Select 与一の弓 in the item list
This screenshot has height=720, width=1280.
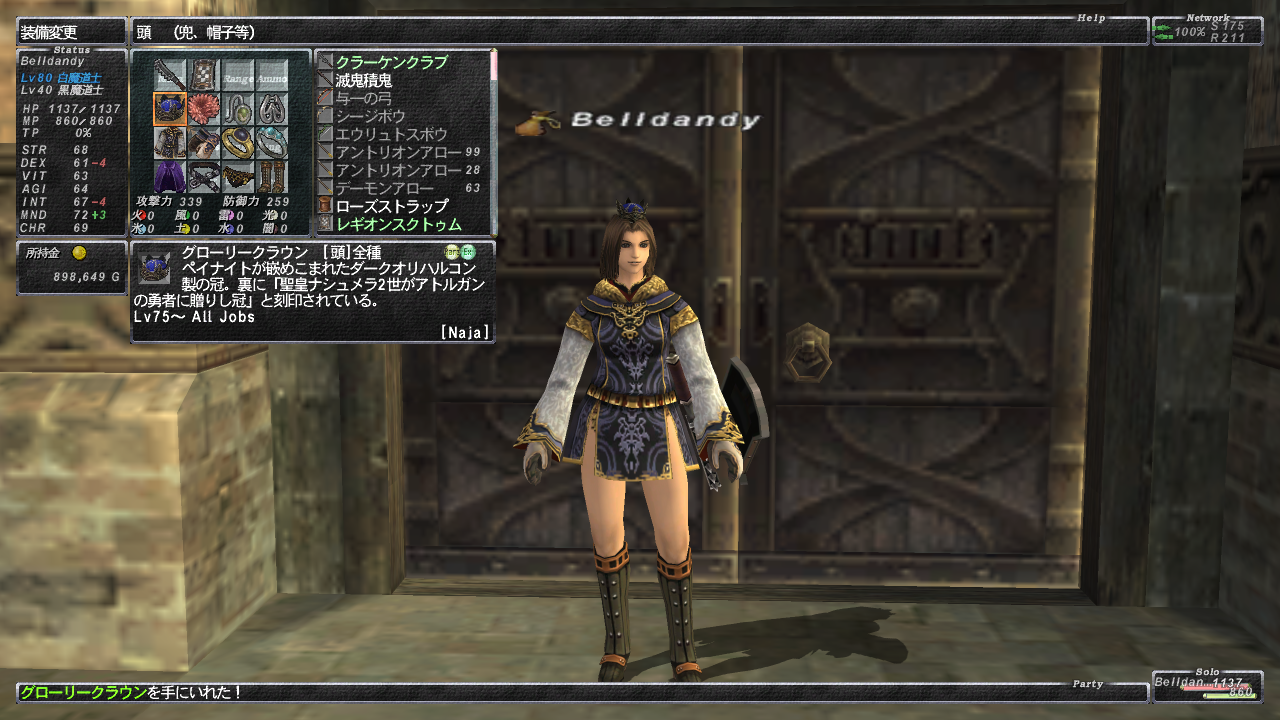coord(364,98)
